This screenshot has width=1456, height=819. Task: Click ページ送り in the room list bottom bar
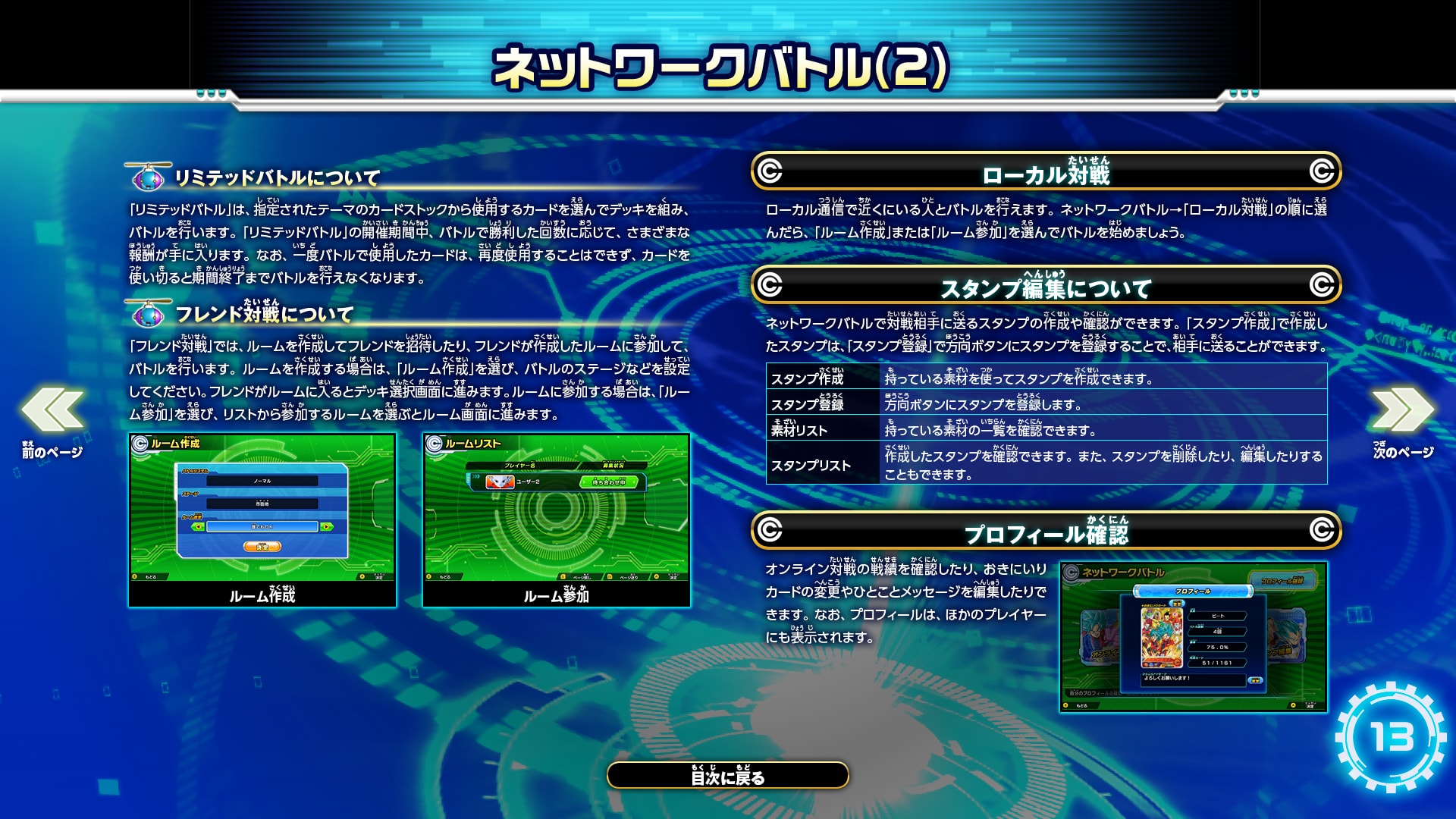click(628, 579)
